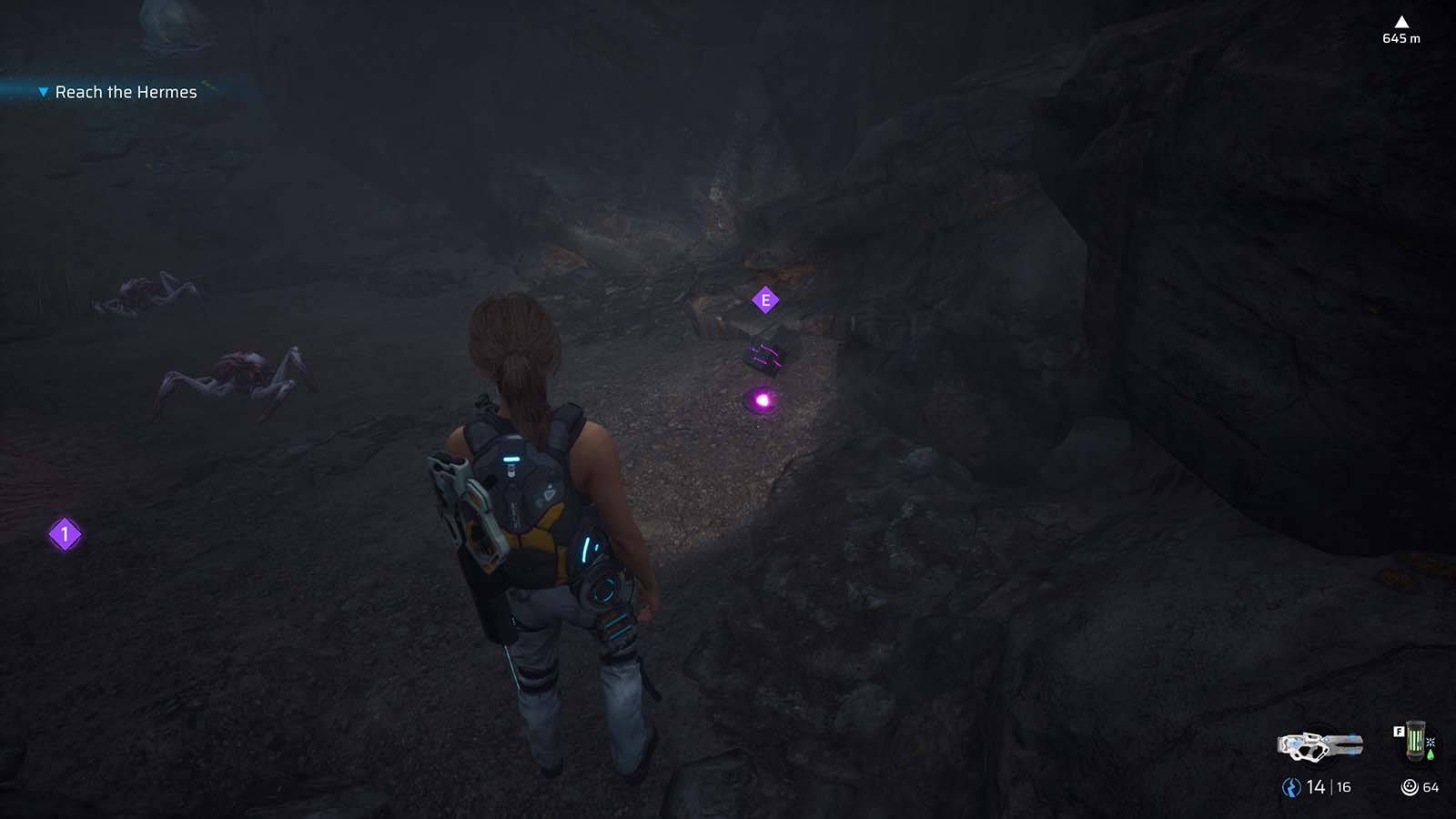Toggle the purple objective marker numbered 1
Screen dimensions: 1456x819
point(64,536)
